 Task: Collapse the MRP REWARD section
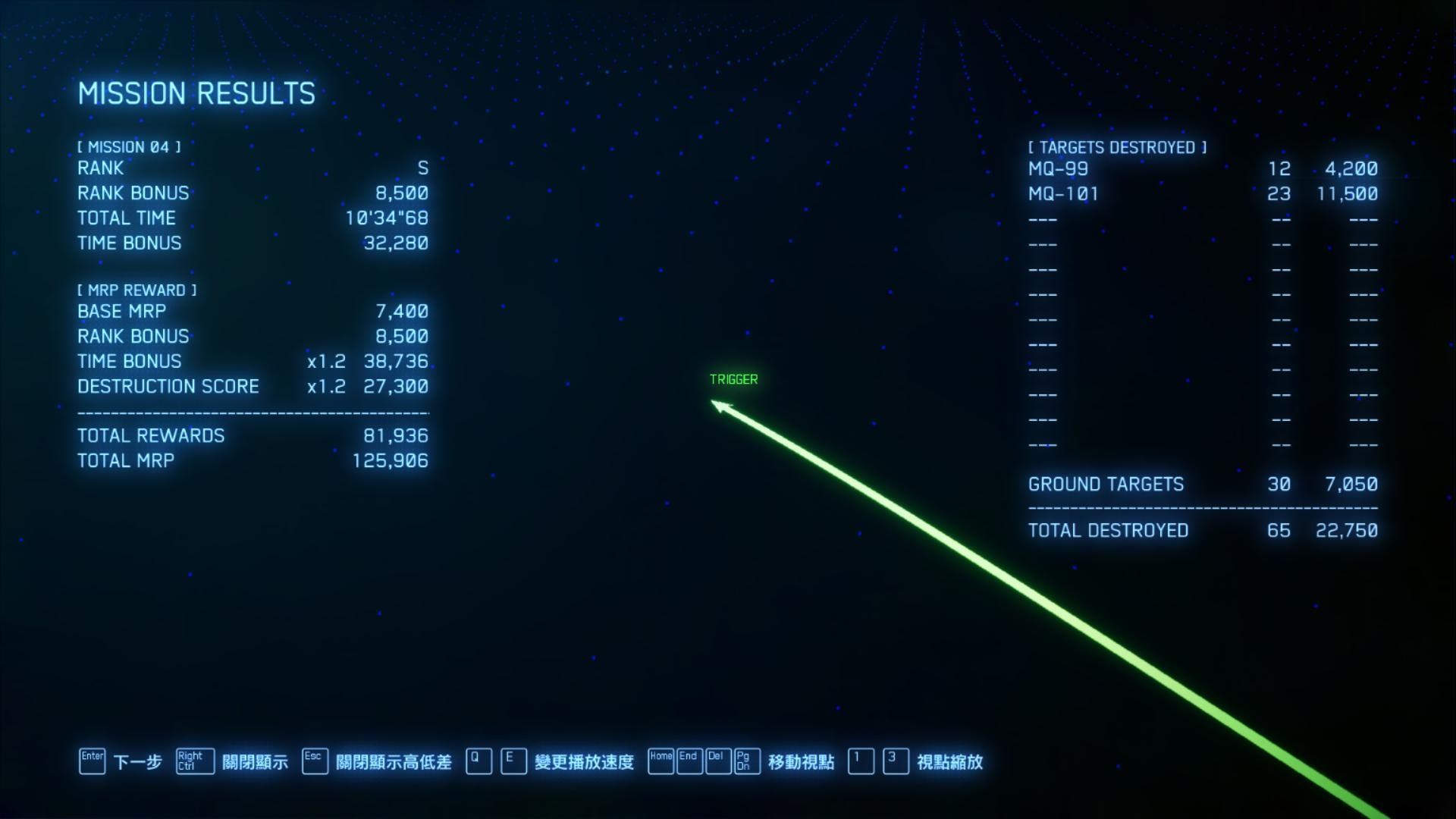(x=138, y=290)
